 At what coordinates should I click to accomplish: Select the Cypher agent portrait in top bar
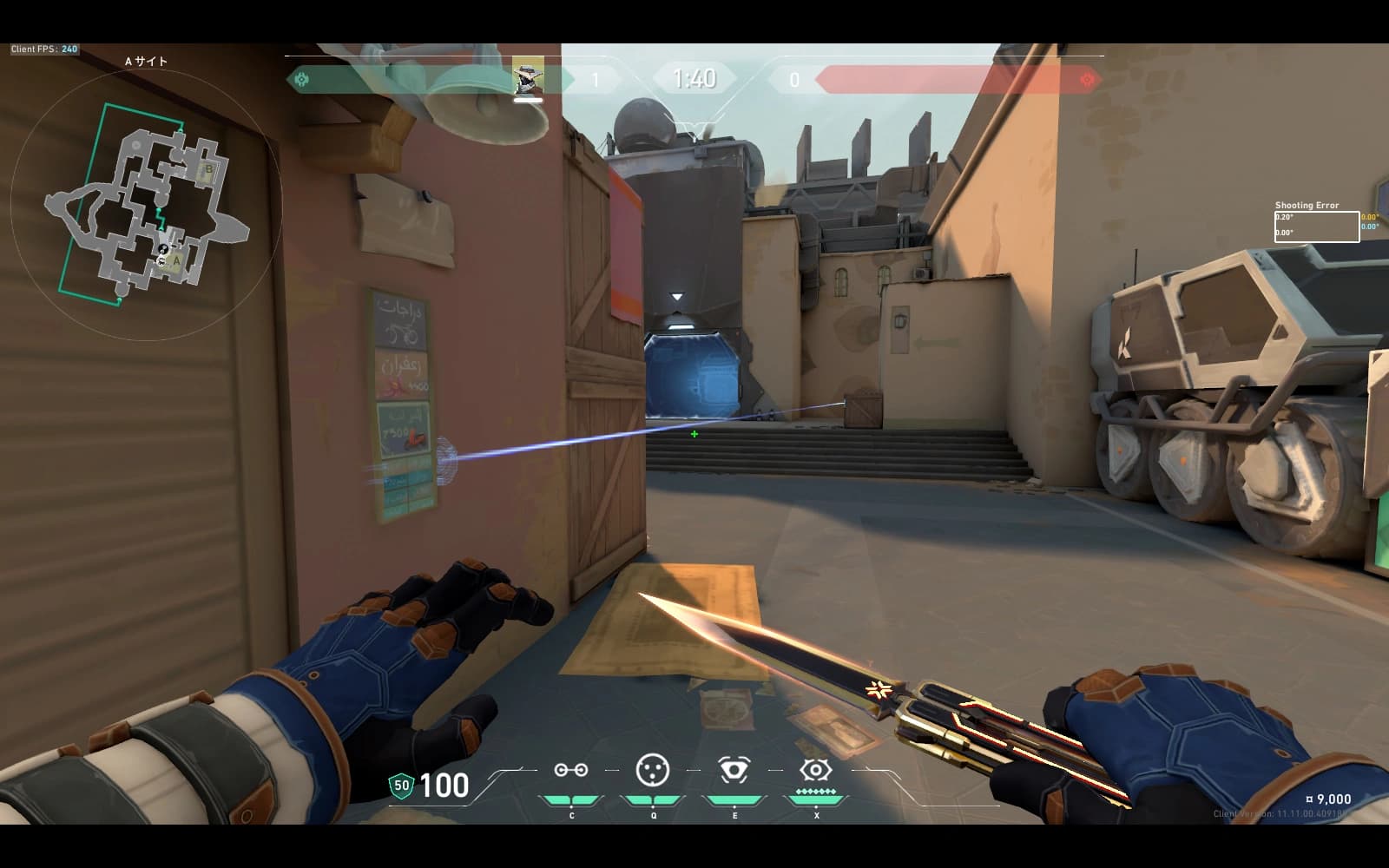(528, 78)
